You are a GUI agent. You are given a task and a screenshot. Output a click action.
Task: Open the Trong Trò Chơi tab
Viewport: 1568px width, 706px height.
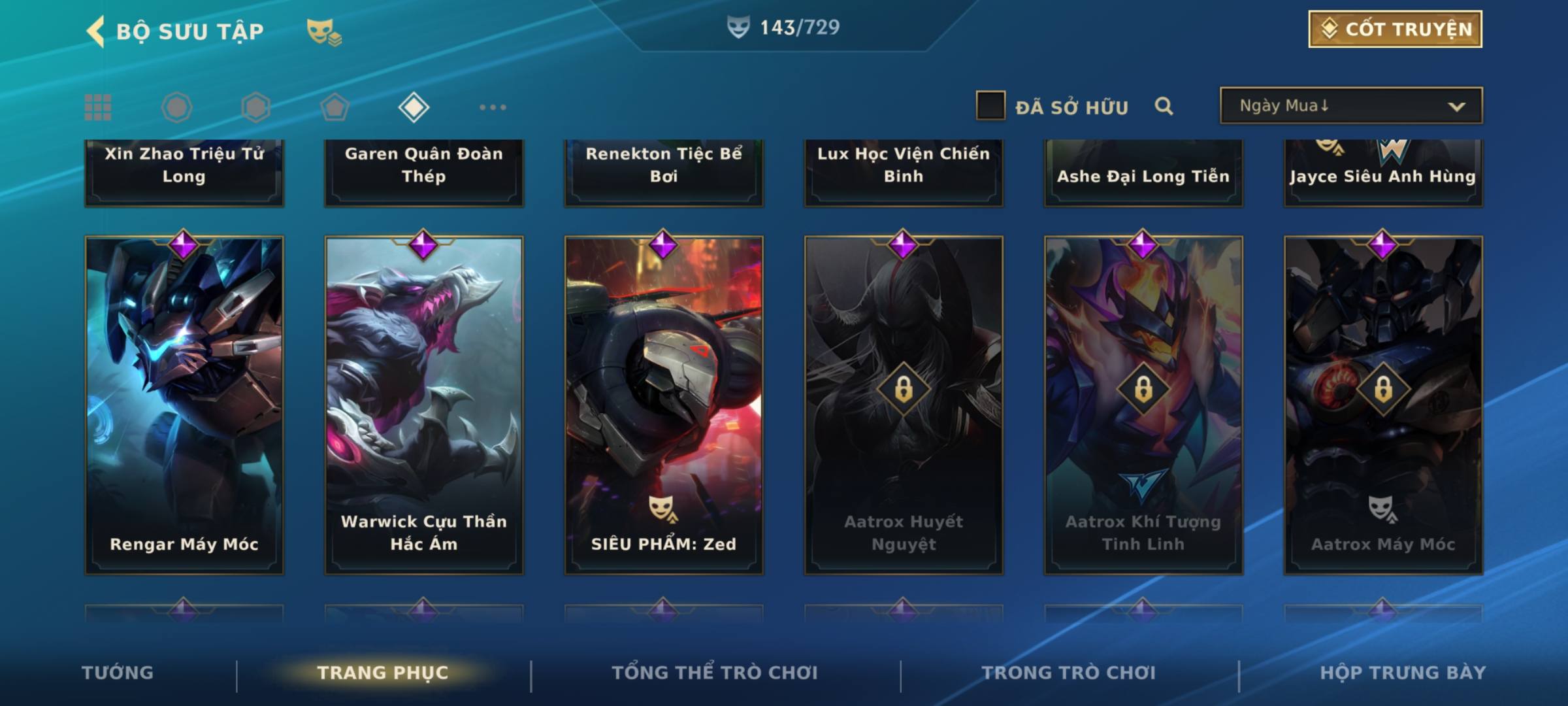1068,673
